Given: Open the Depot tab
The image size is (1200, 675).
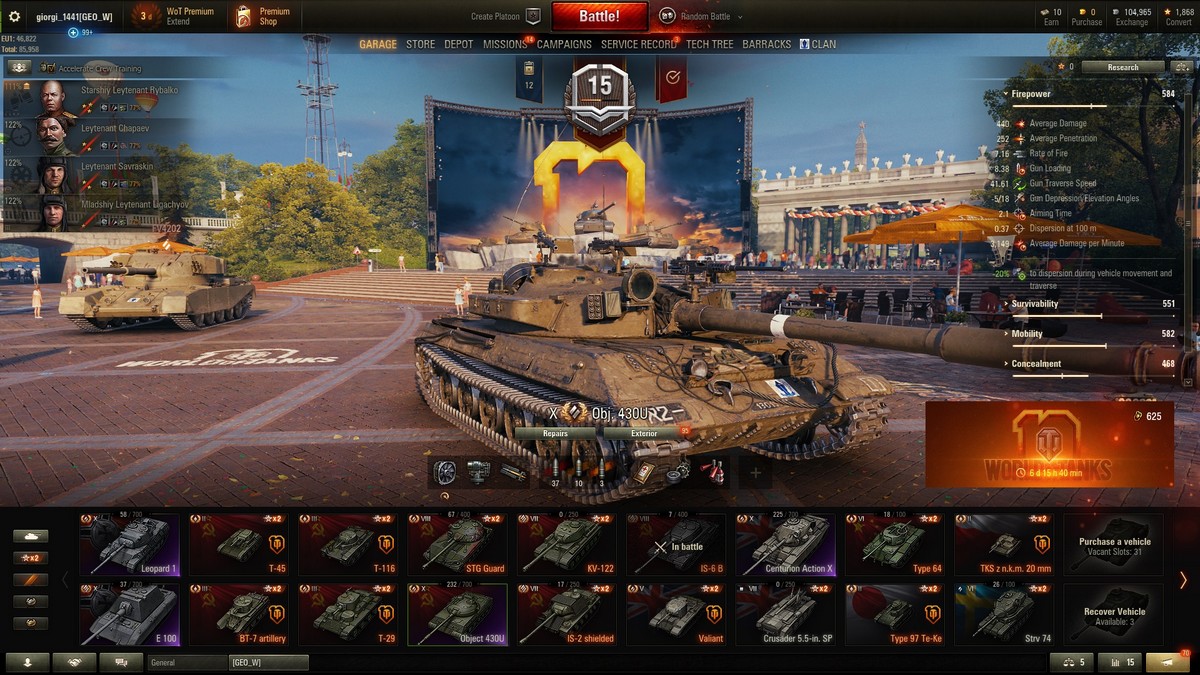Looking at the screenshot, I should click(x=459, y=44).
